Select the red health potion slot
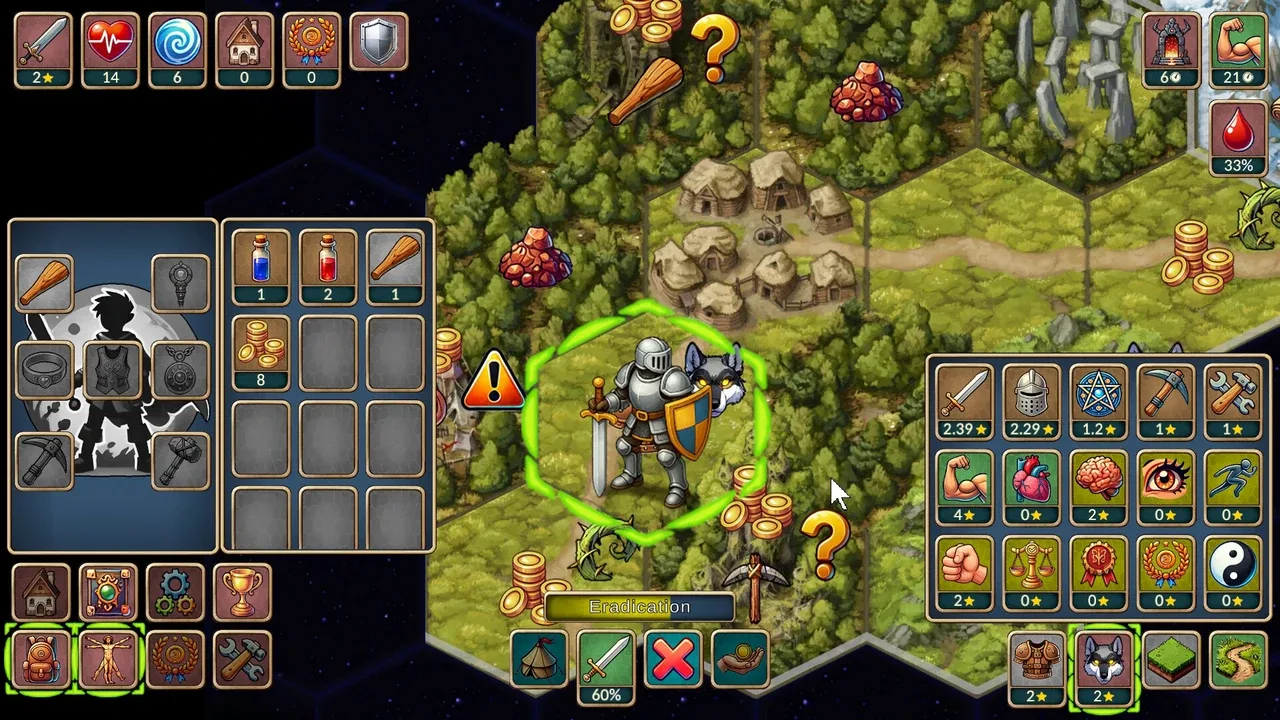The width and height of the screenshot is (1280, 720). click(x=327, y=266)
